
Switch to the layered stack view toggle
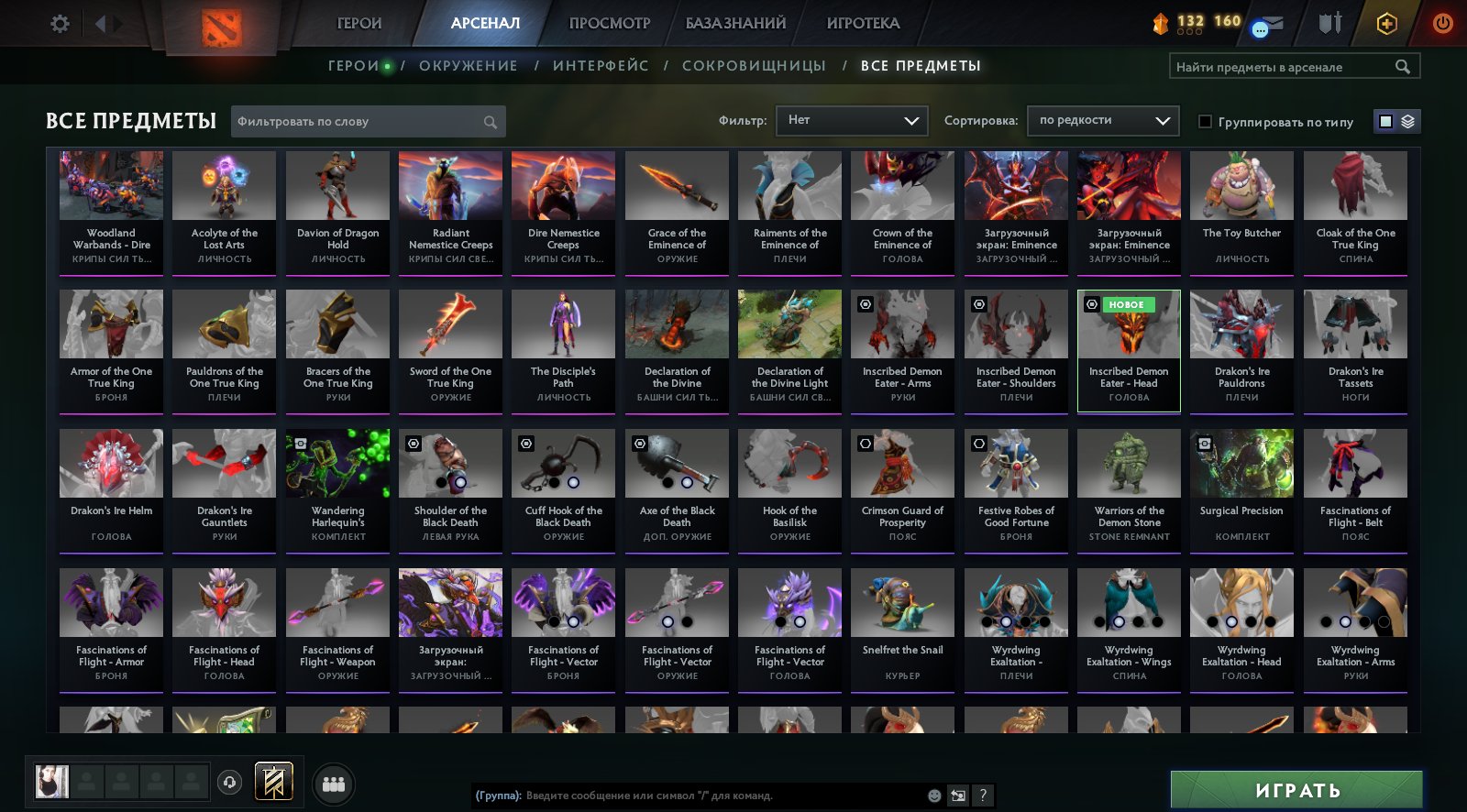pyautogui.click(x=1406, y=120)
